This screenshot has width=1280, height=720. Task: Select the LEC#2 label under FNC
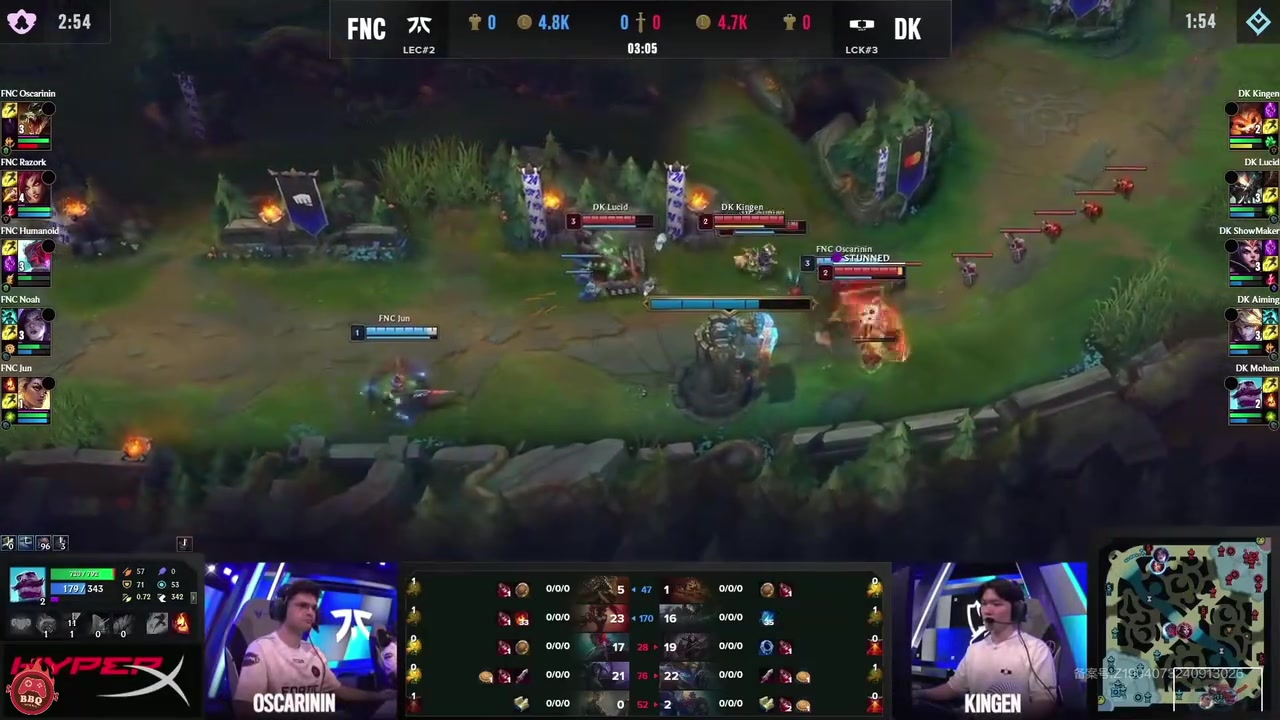[x=419, y=49]
